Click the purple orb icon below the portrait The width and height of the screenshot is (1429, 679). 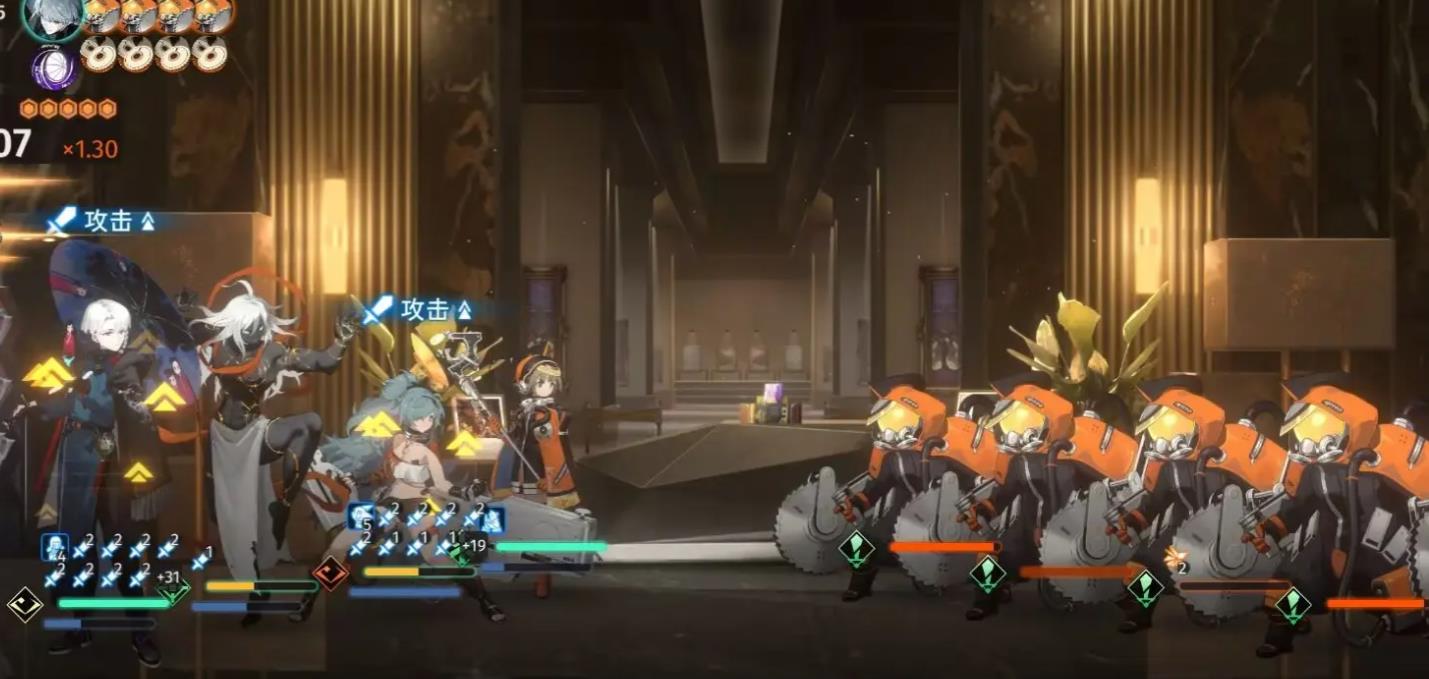(52, 66)
